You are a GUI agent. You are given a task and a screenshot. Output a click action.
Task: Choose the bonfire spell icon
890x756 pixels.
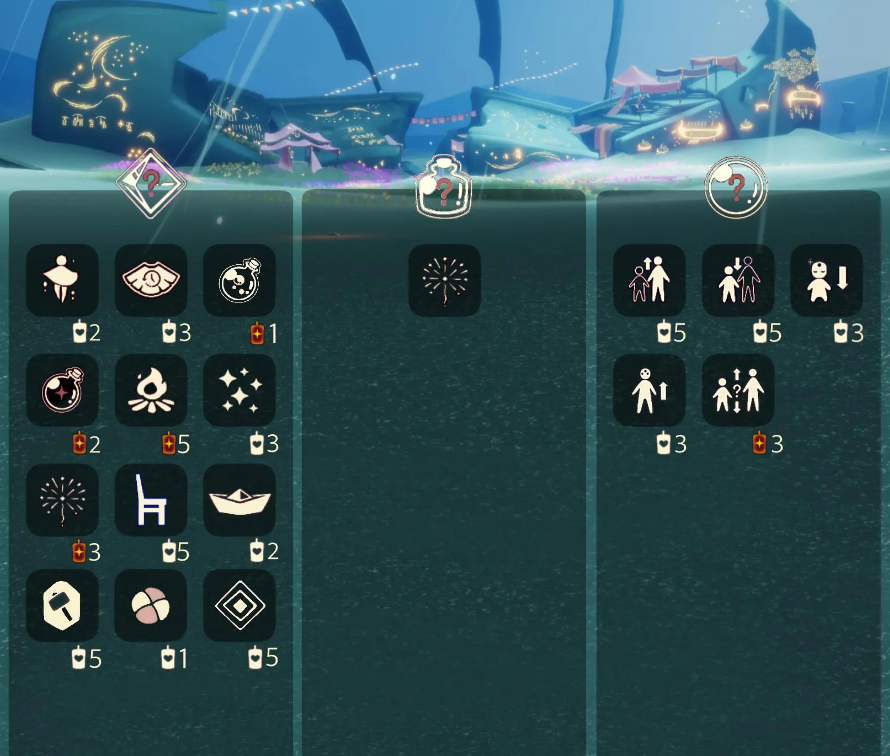(151, 390)
